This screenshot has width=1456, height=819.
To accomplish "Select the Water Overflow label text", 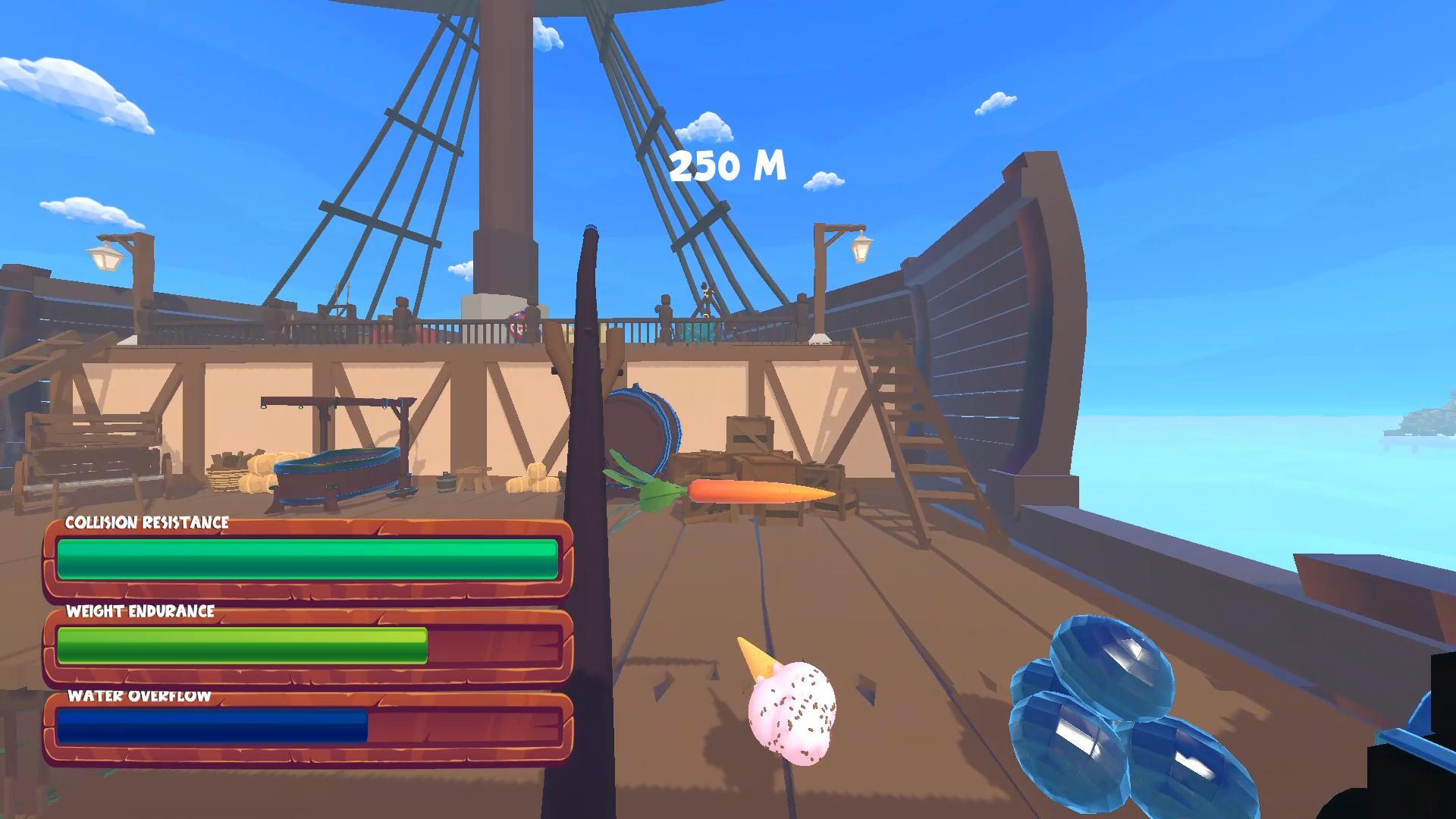I will click(138, 697).
